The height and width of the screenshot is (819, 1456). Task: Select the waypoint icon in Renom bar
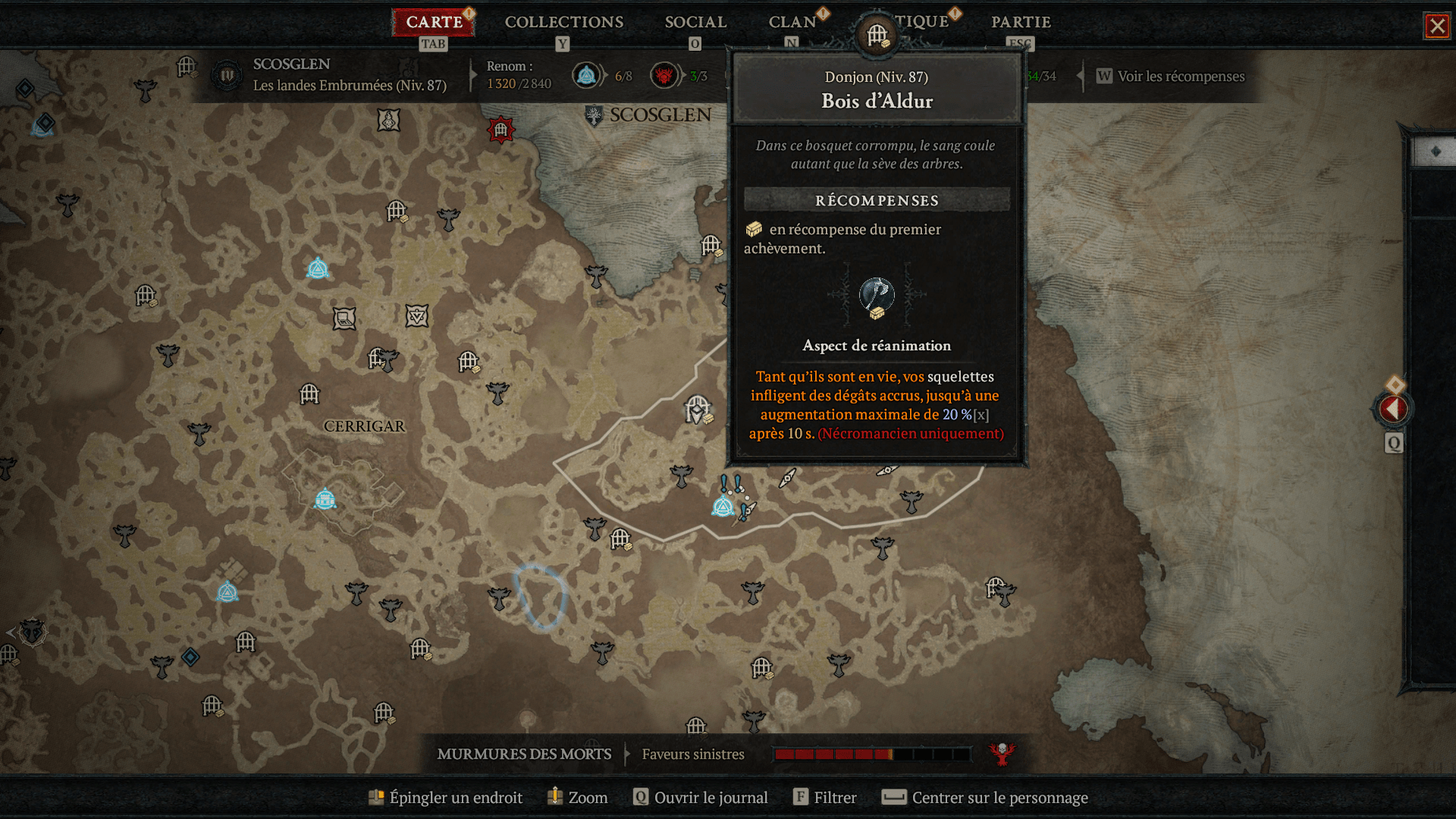point(586,76)
